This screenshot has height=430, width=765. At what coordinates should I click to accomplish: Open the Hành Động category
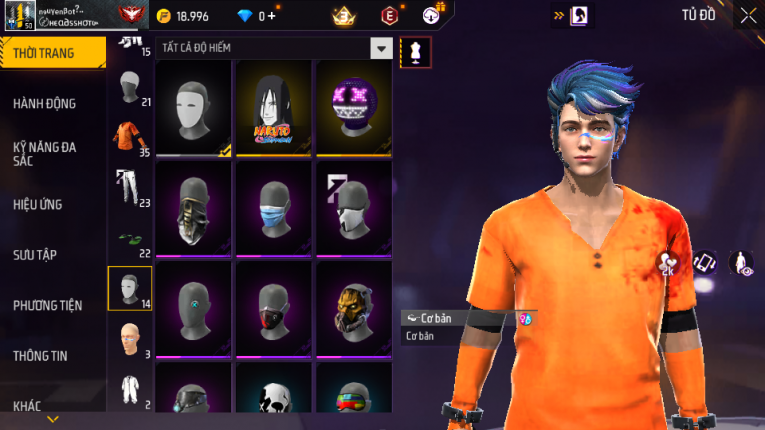click(x=45, y=104)
